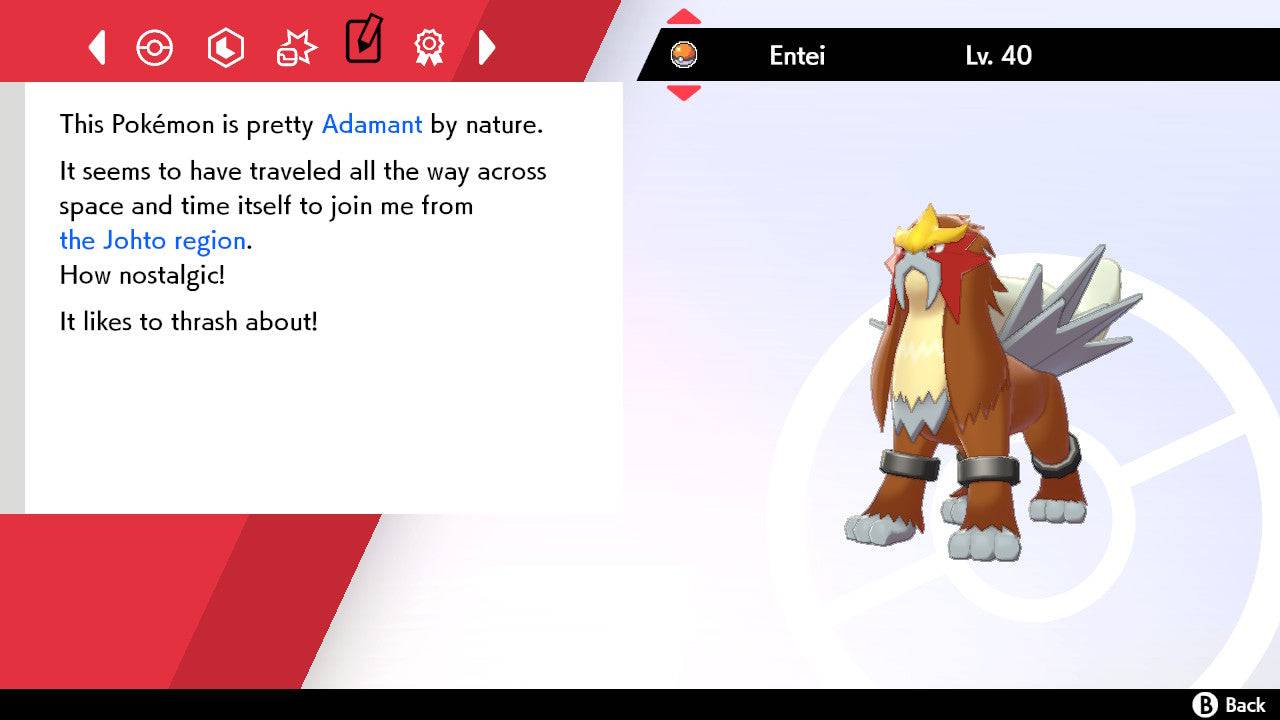Click the left arrow to view previous page
Viewport: 1280px width, 720px height.
click(97, 46)
